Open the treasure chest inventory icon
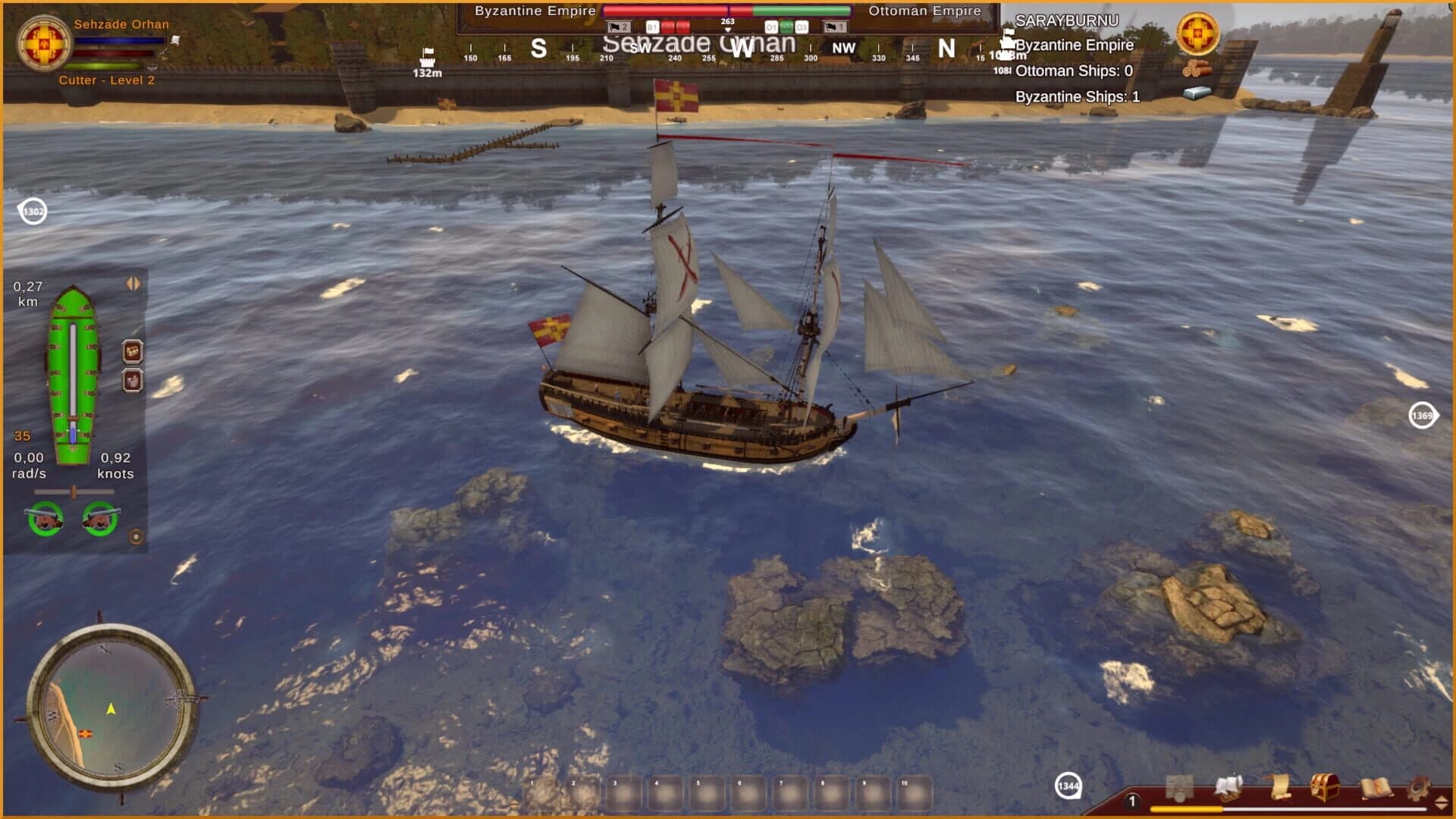This screenshot has width=1456, height=819. point(1325,787)
